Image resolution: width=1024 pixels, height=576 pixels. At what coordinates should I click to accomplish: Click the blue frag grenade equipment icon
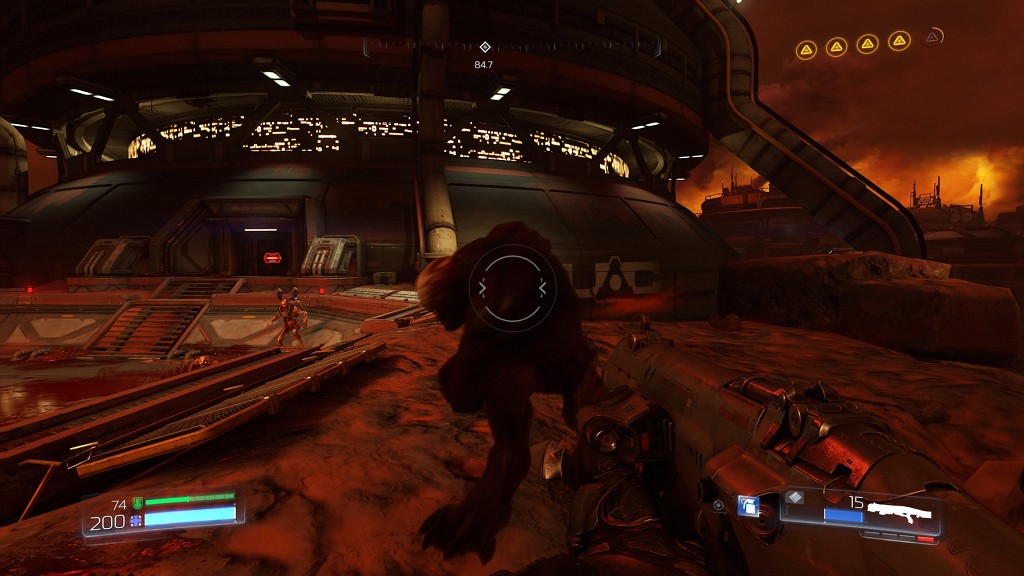(x=747, y=506)
